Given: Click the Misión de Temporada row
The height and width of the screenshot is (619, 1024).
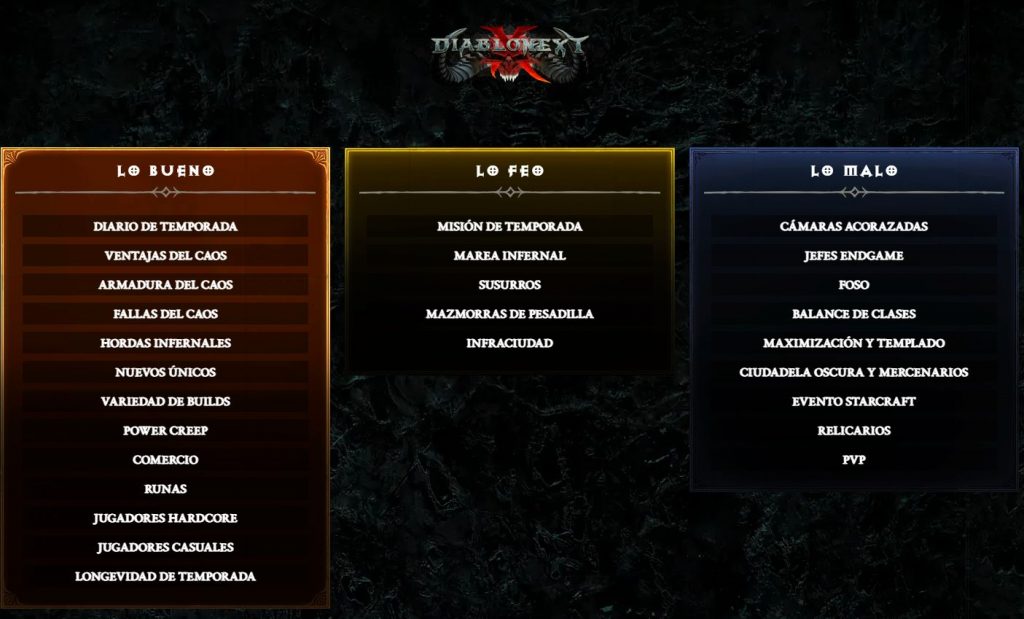Looking at the screenshot, I should pyautogui.click(x=509, y=227).
